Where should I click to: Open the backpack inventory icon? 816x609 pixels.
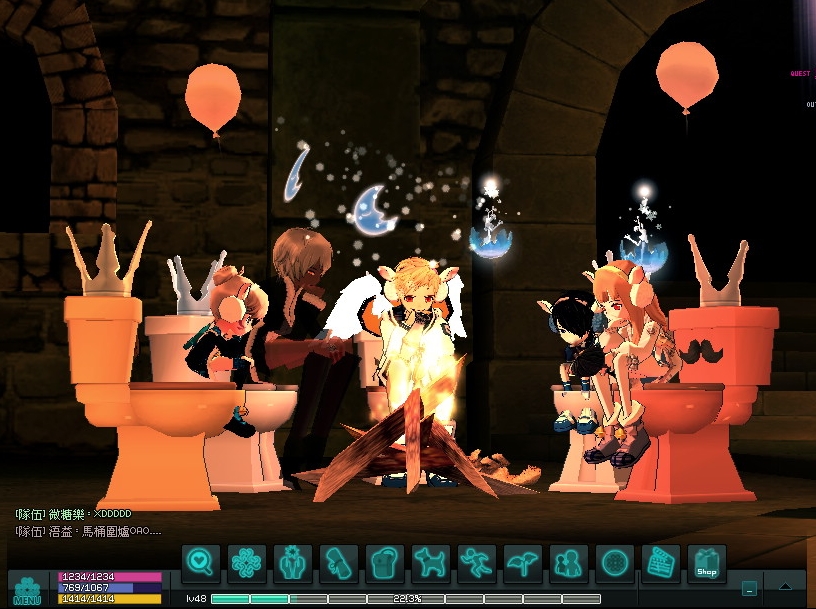(385, 564)
